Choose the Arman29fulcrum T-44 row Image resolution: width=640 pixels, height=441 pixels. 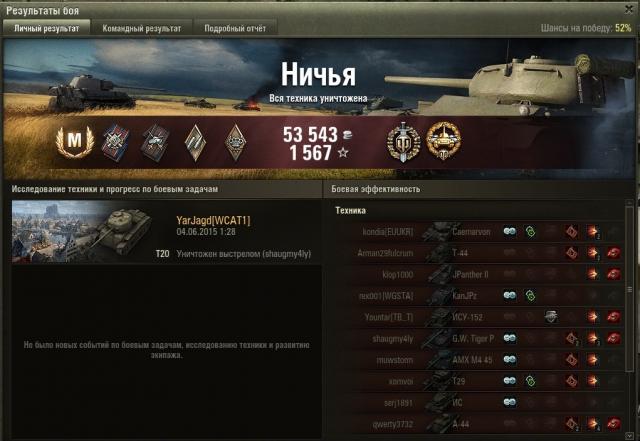click(x=478, y=252)
